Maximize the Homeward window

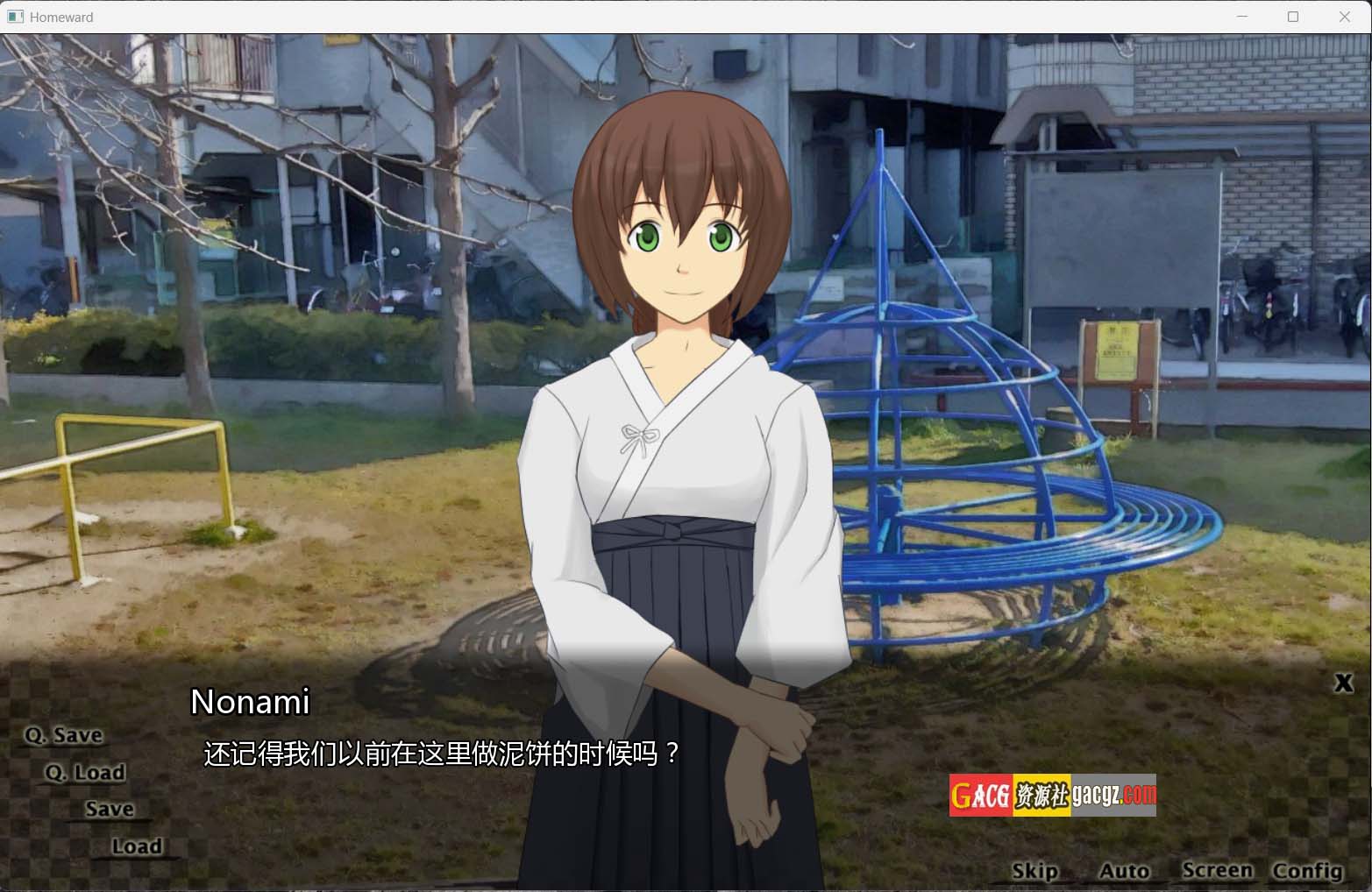(x=1293, y=17)
